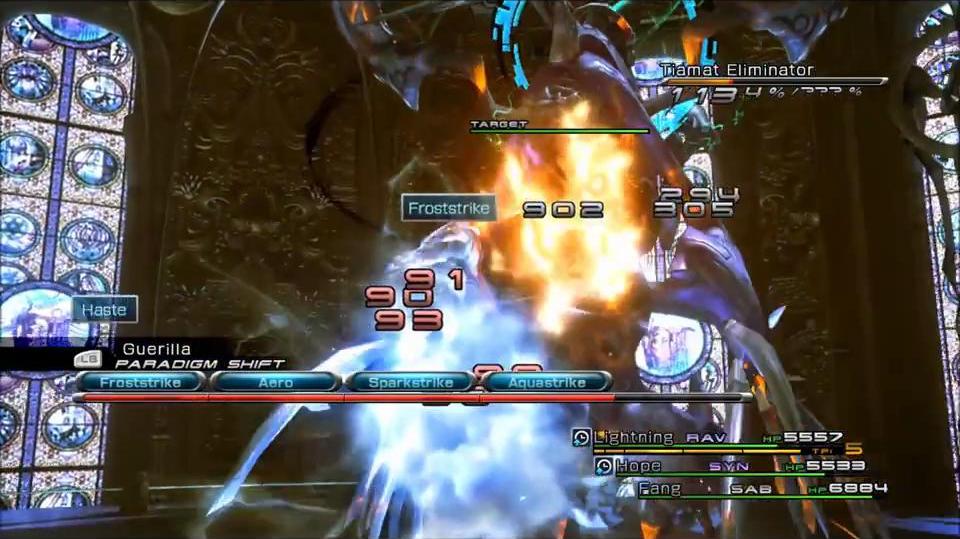Choose the Aero command slot
Screen dimensions: 960x539
pos(275,382)
